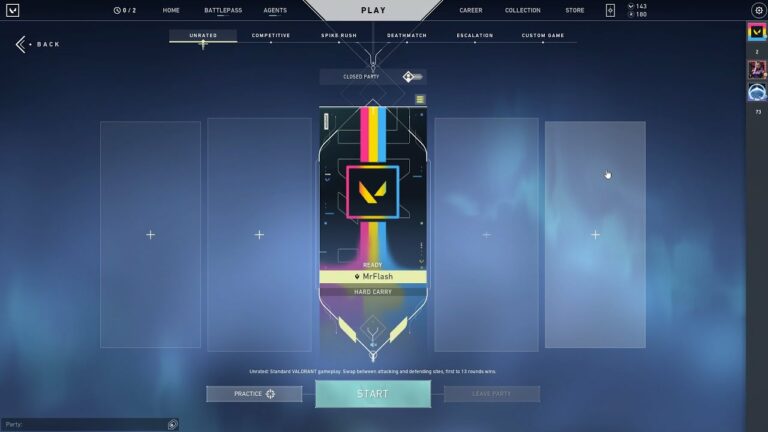
Task: Toggle the Closed Party switch
Action: point(412,77)
